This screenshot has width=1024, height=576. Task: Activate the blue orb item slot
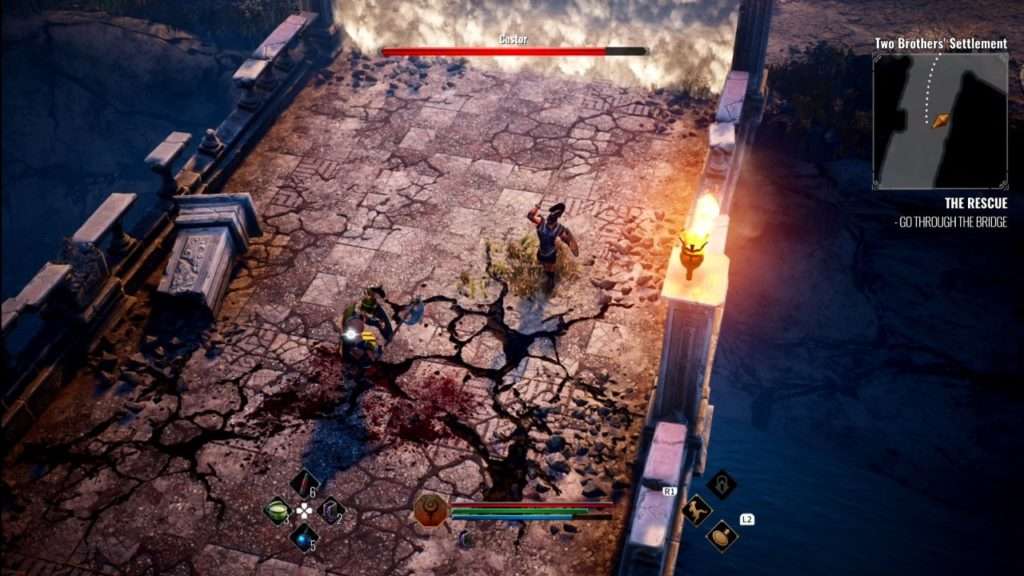303,538
